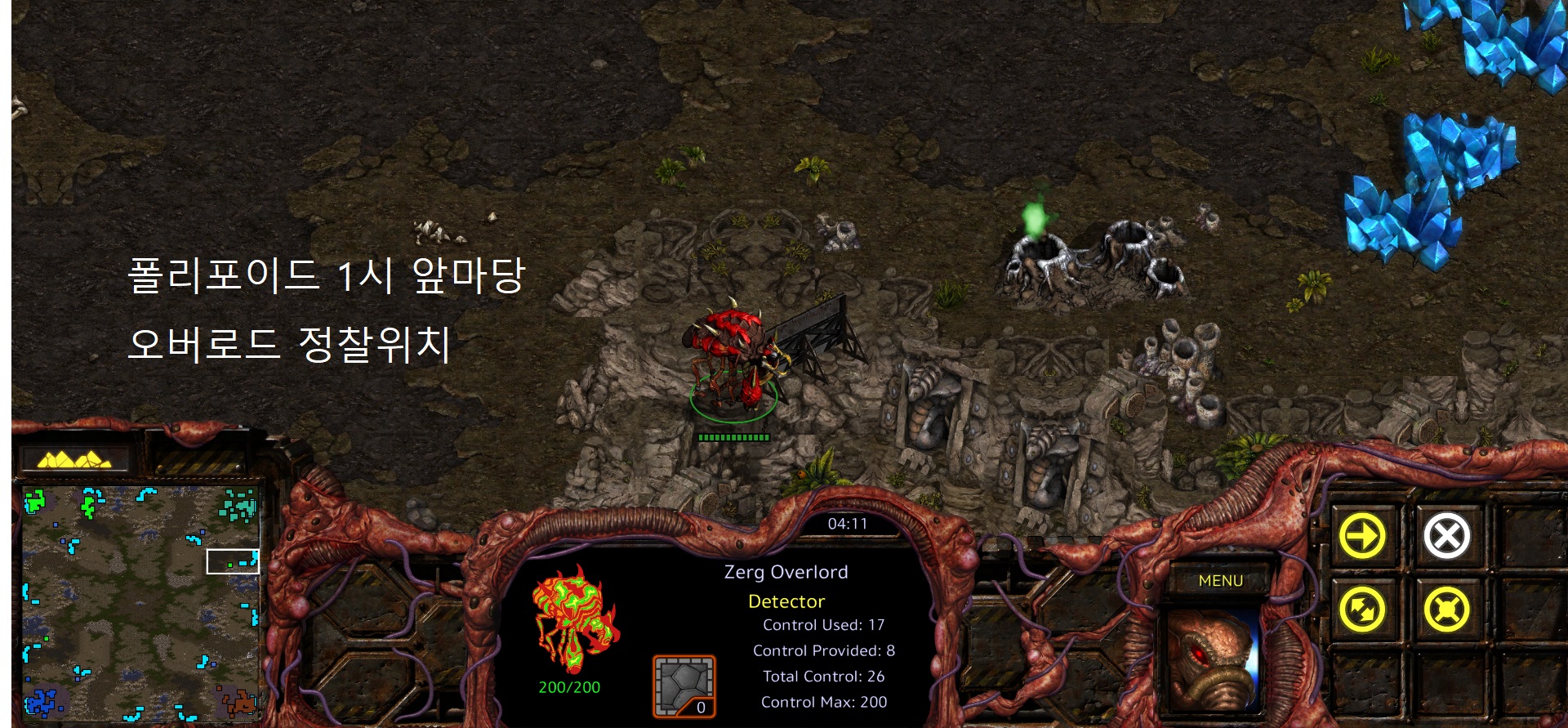This screenshot has width=1568, height=728.
Task: Choose the Hold Position command
Action: click(1446, 610)
